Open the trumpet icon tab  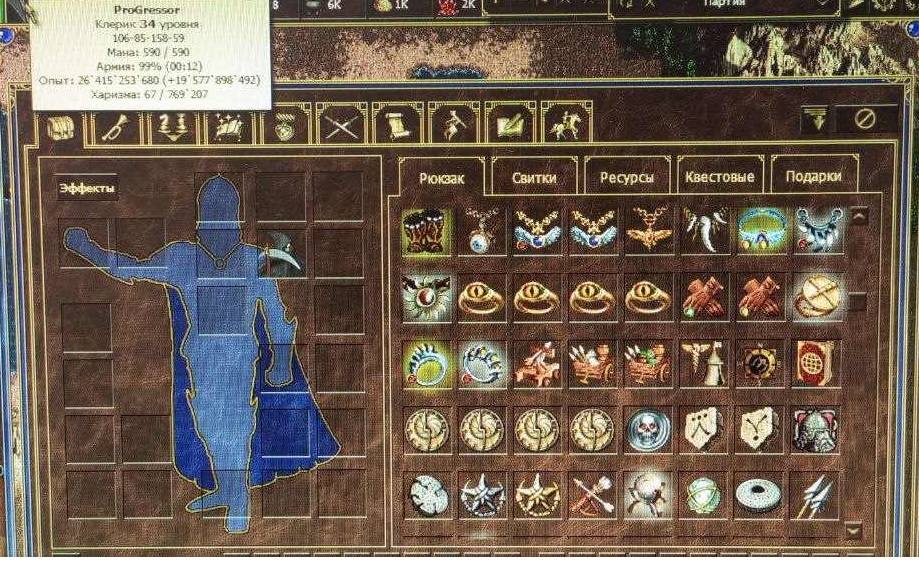tap(118, 125)
